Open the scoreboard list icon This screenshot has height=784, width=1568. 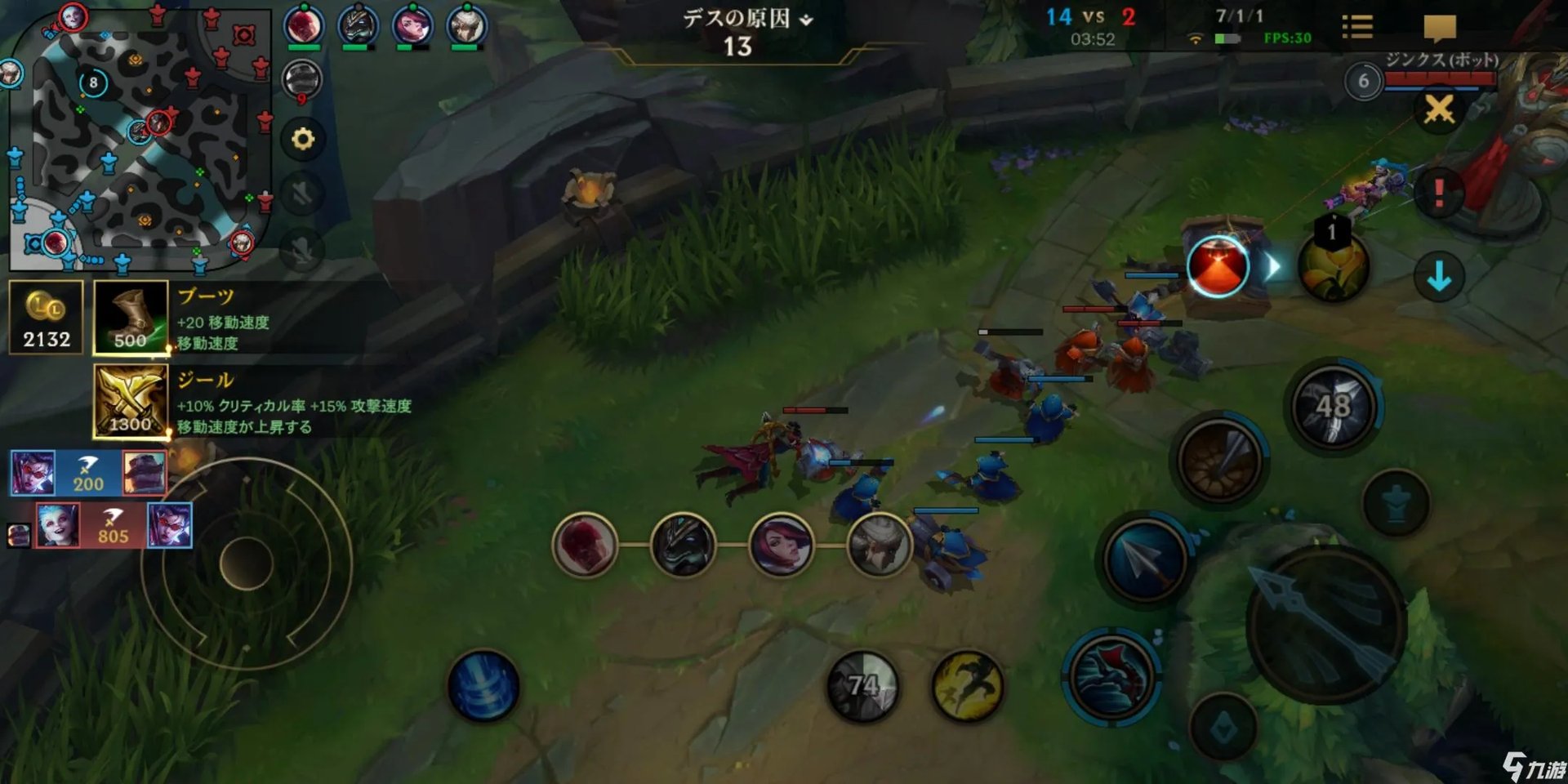(1357, 27)
